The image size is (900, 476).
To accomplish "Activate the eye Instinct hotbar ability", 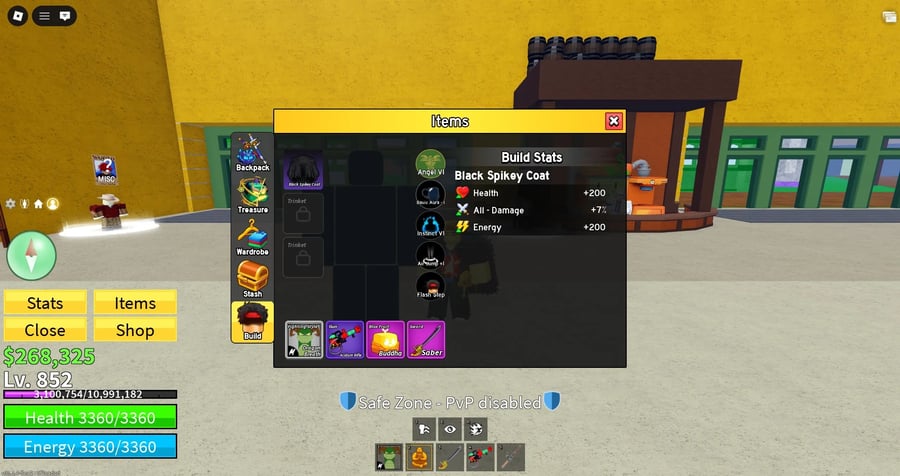I will click(x=451, y=428).
